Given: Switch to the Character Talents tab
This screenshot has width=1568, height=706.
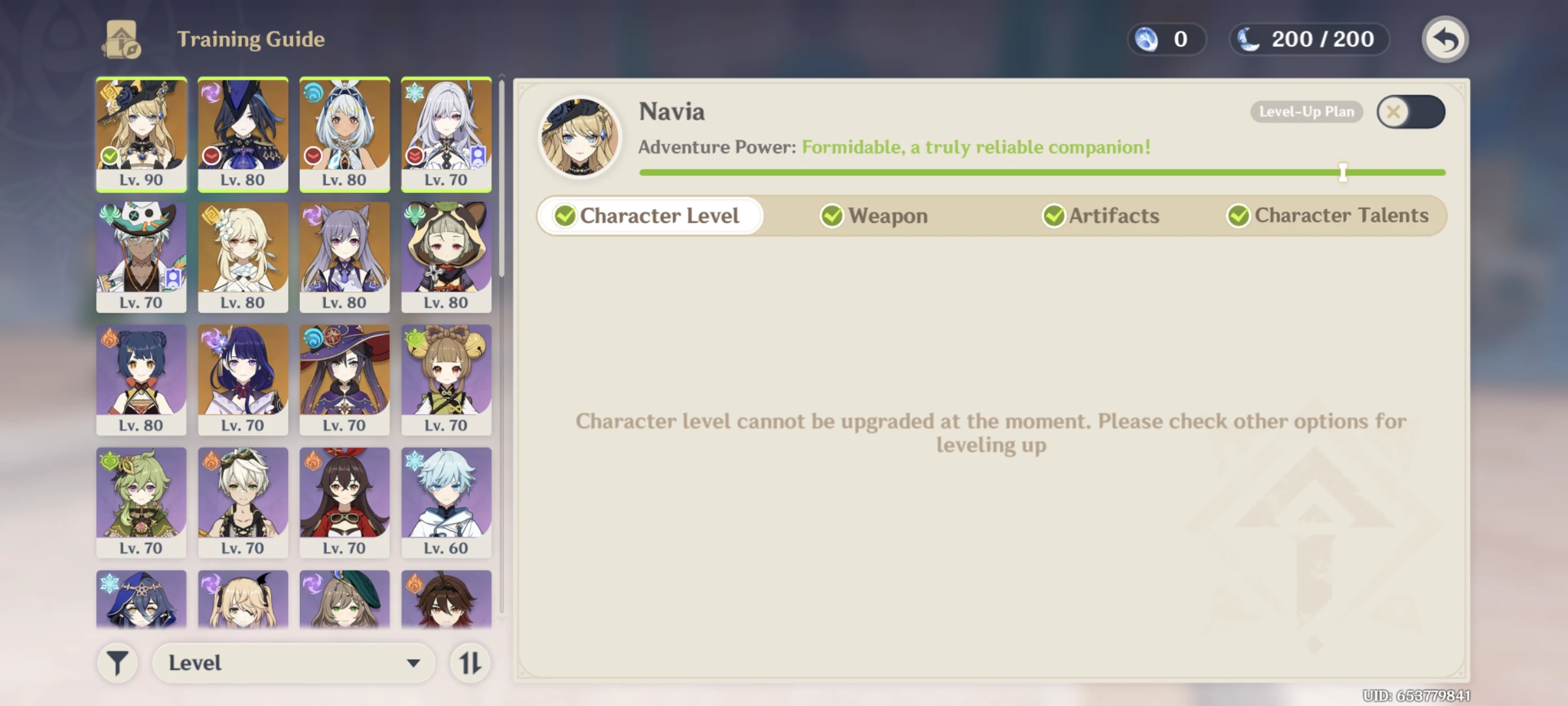Looking at the screenshot, I should click(1329, 216).
